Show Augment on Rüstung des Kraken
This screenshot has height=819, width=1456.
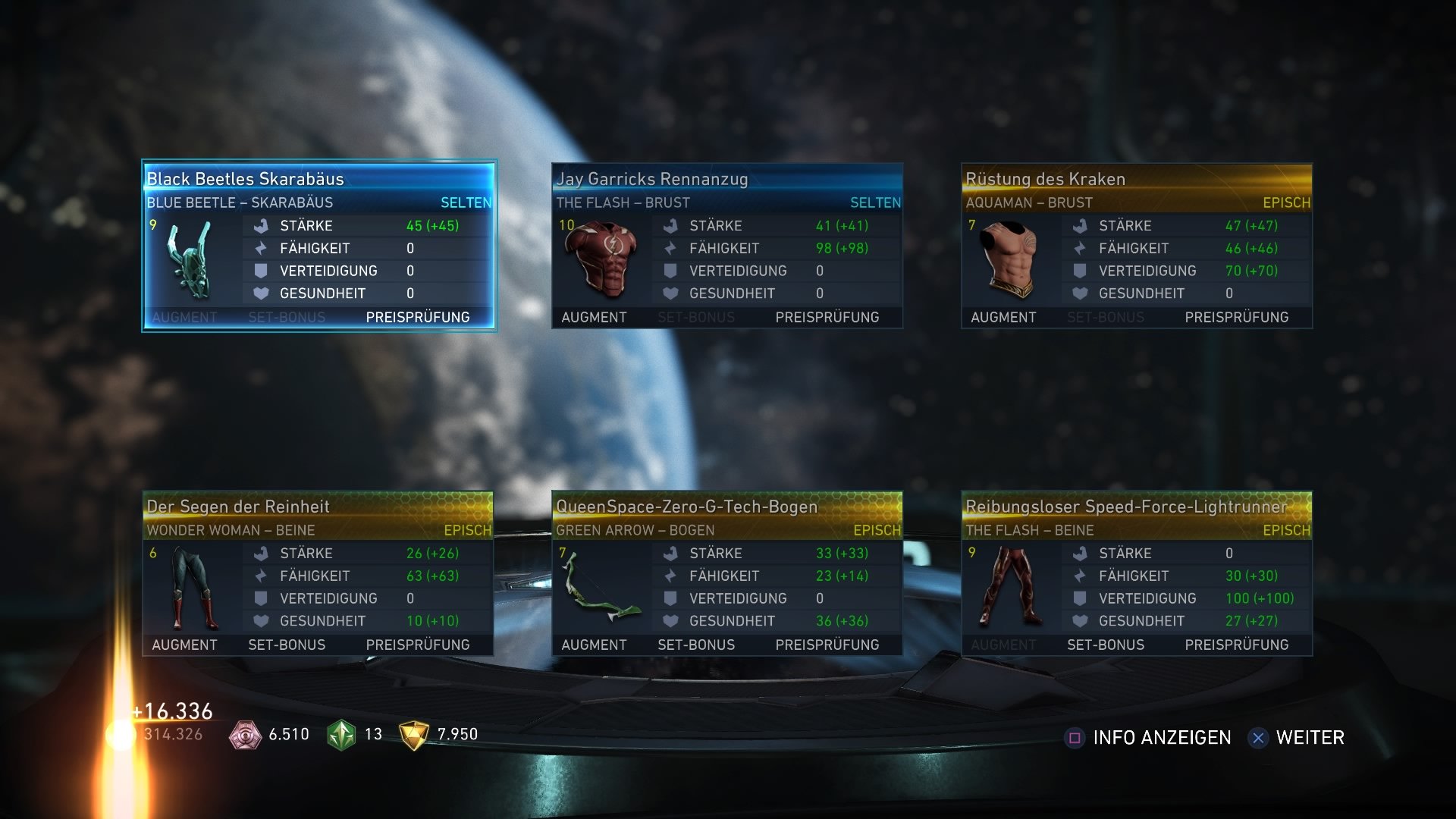1003,317
